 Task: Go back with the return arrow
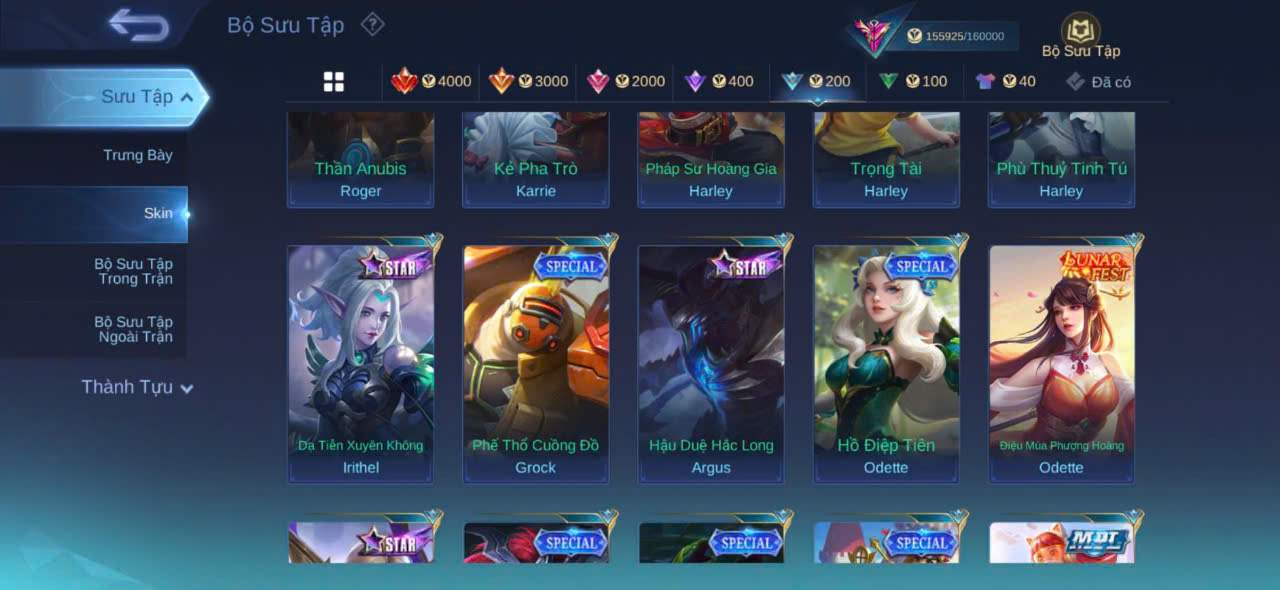tap(139, 25)
